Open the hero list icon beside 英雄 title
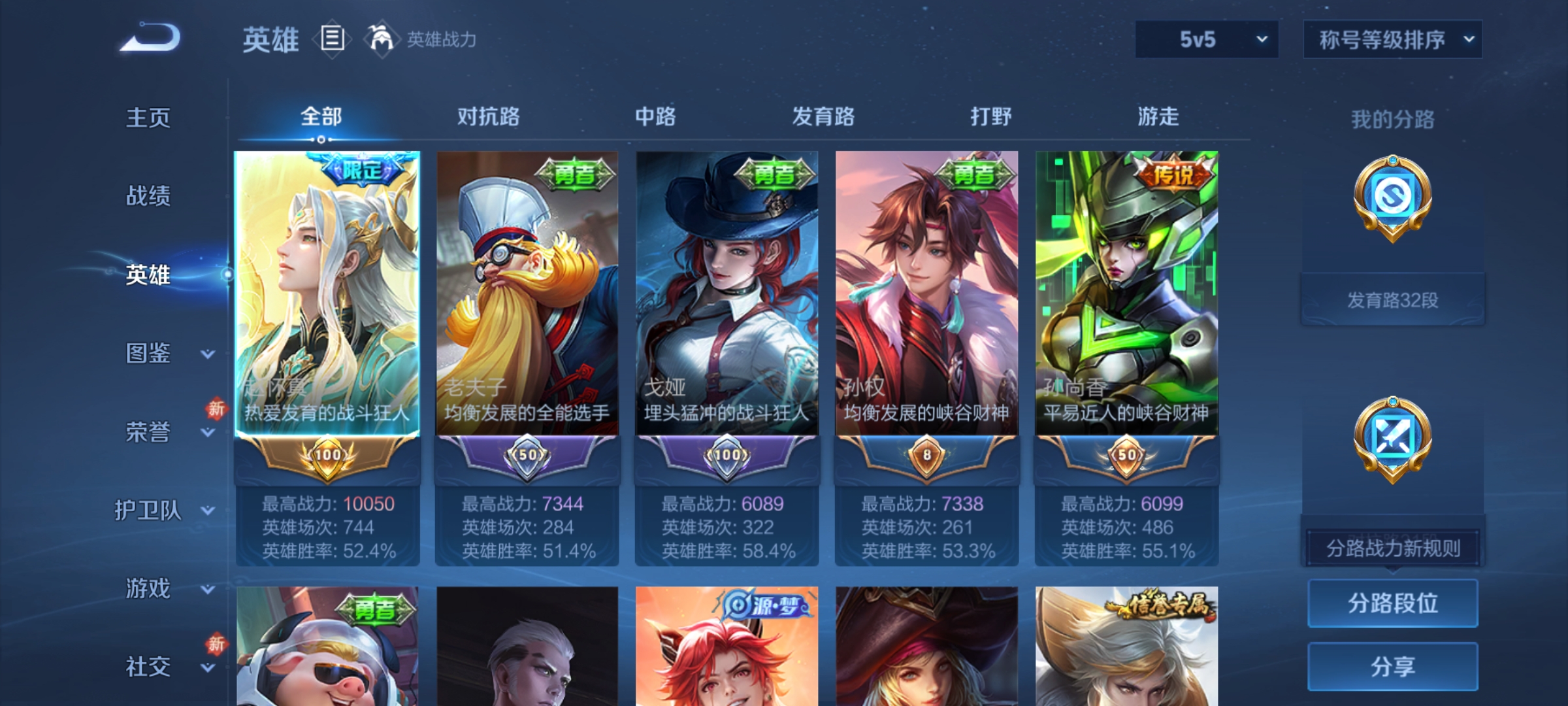The width and height of the screenshot is (1568, 706). click(332, 41)
